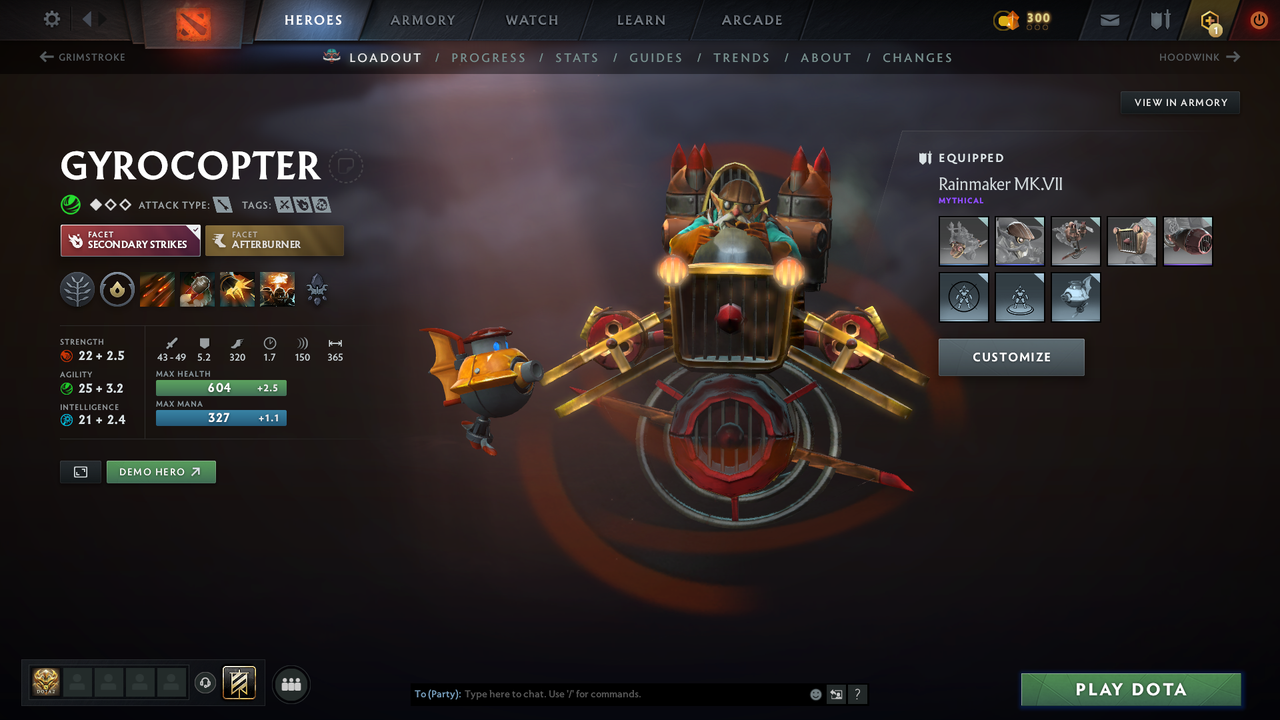
Task: Click the Demo Hero button
Action: [x=160, y=471]
